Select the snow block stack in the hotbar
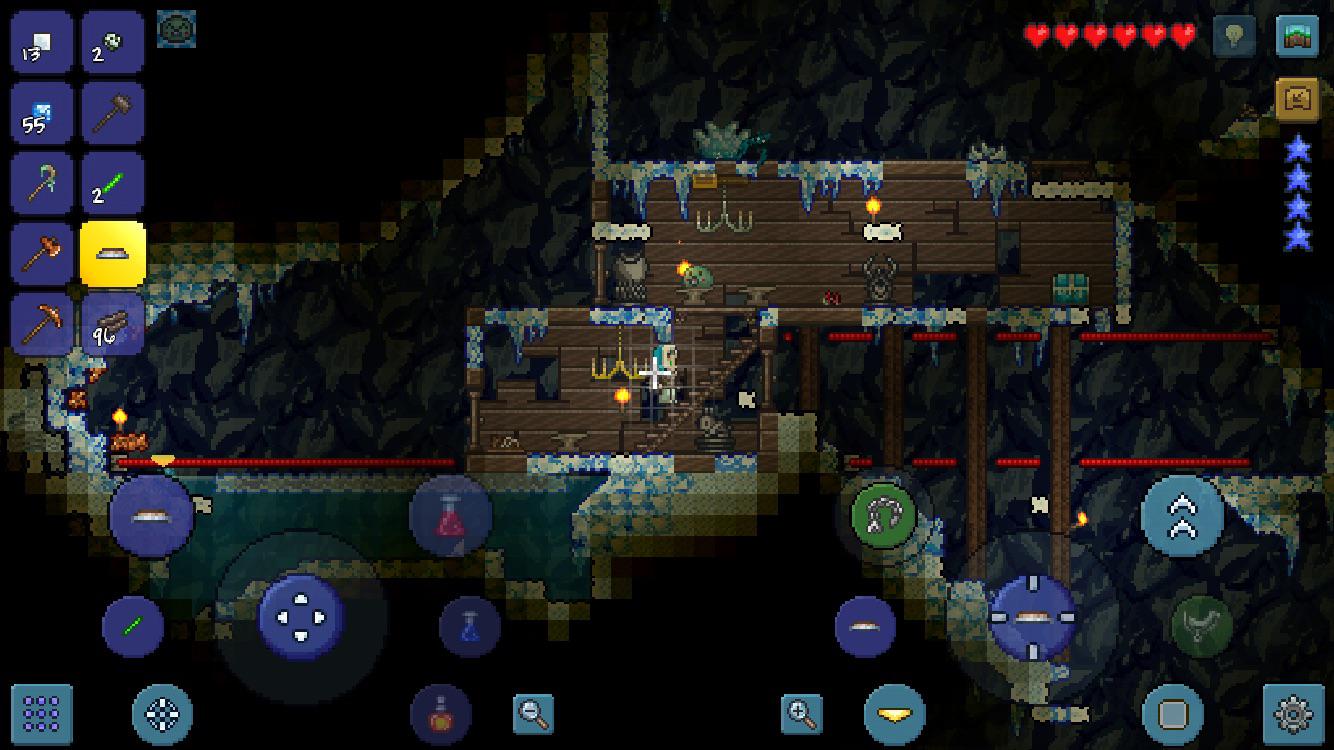Viewport: 1334px width, 750px height. click(41, 40)
